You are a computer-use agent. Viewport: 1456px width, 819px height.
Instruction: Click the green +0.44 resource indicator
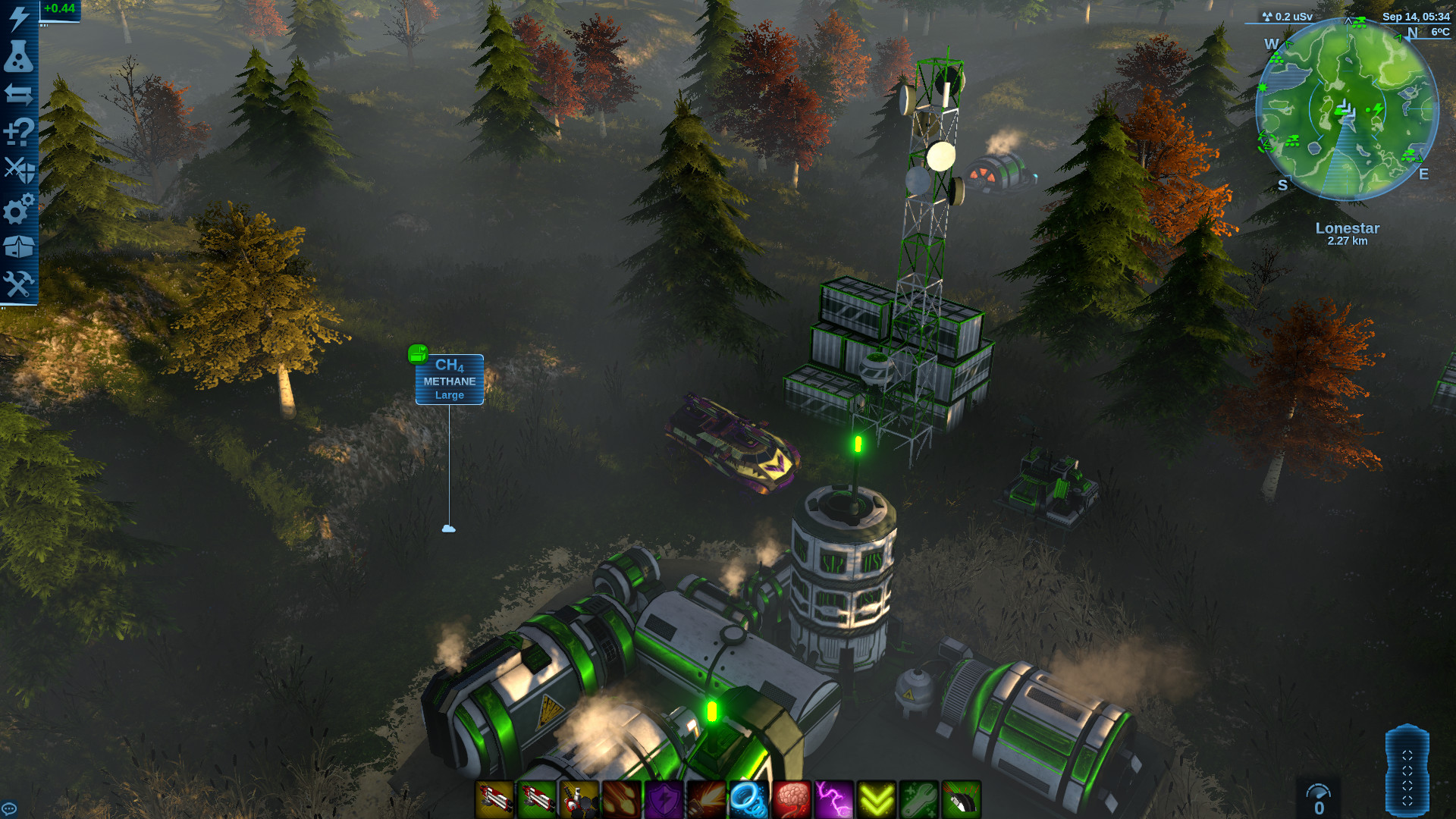(x=59, y=9)
